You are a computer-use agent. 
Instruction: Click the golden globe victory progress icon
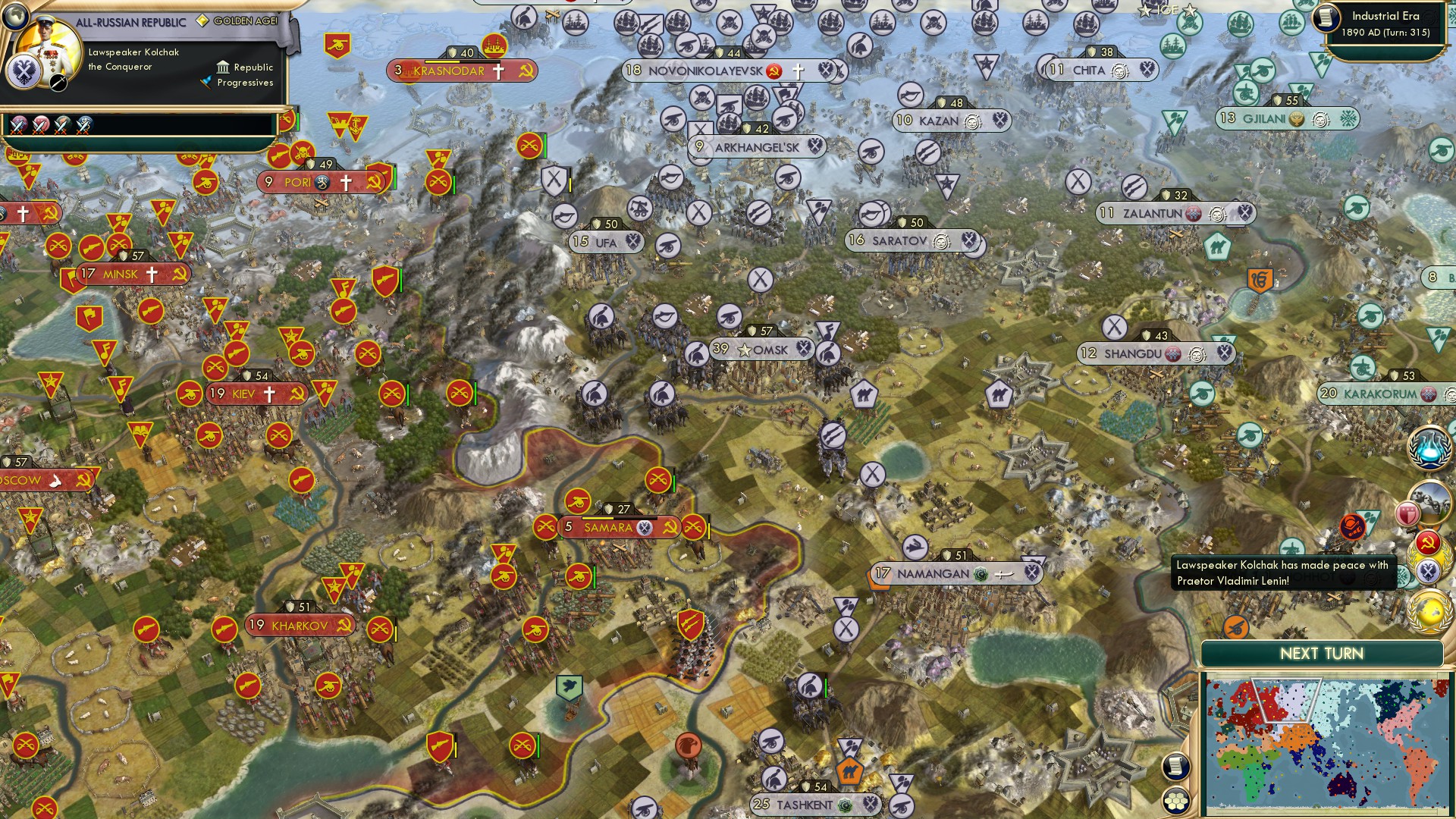click(x=1428, y=609)
